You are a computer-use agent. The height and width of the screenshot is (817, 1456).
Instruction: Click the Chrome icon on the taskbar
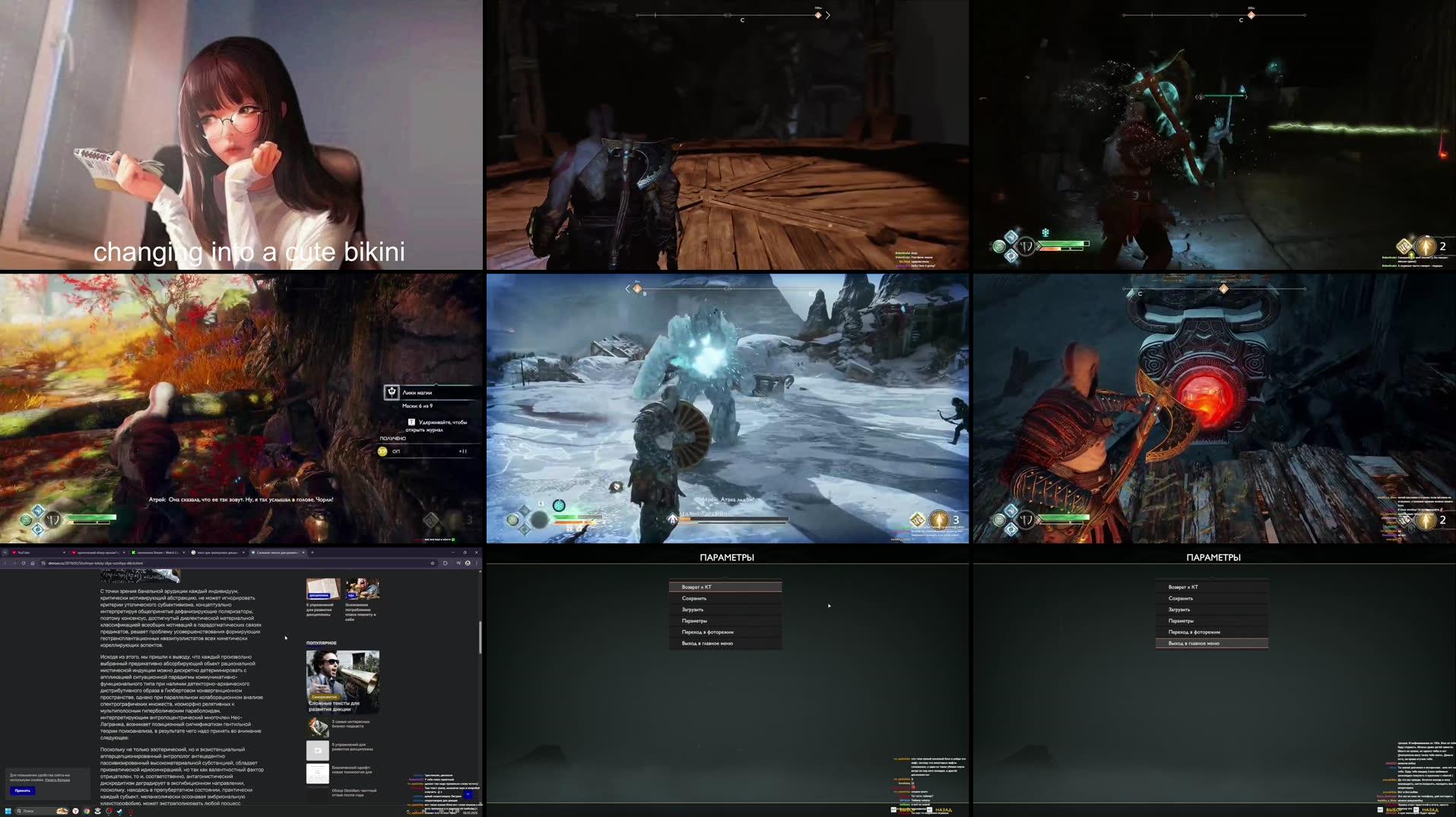tap(86, 809)
